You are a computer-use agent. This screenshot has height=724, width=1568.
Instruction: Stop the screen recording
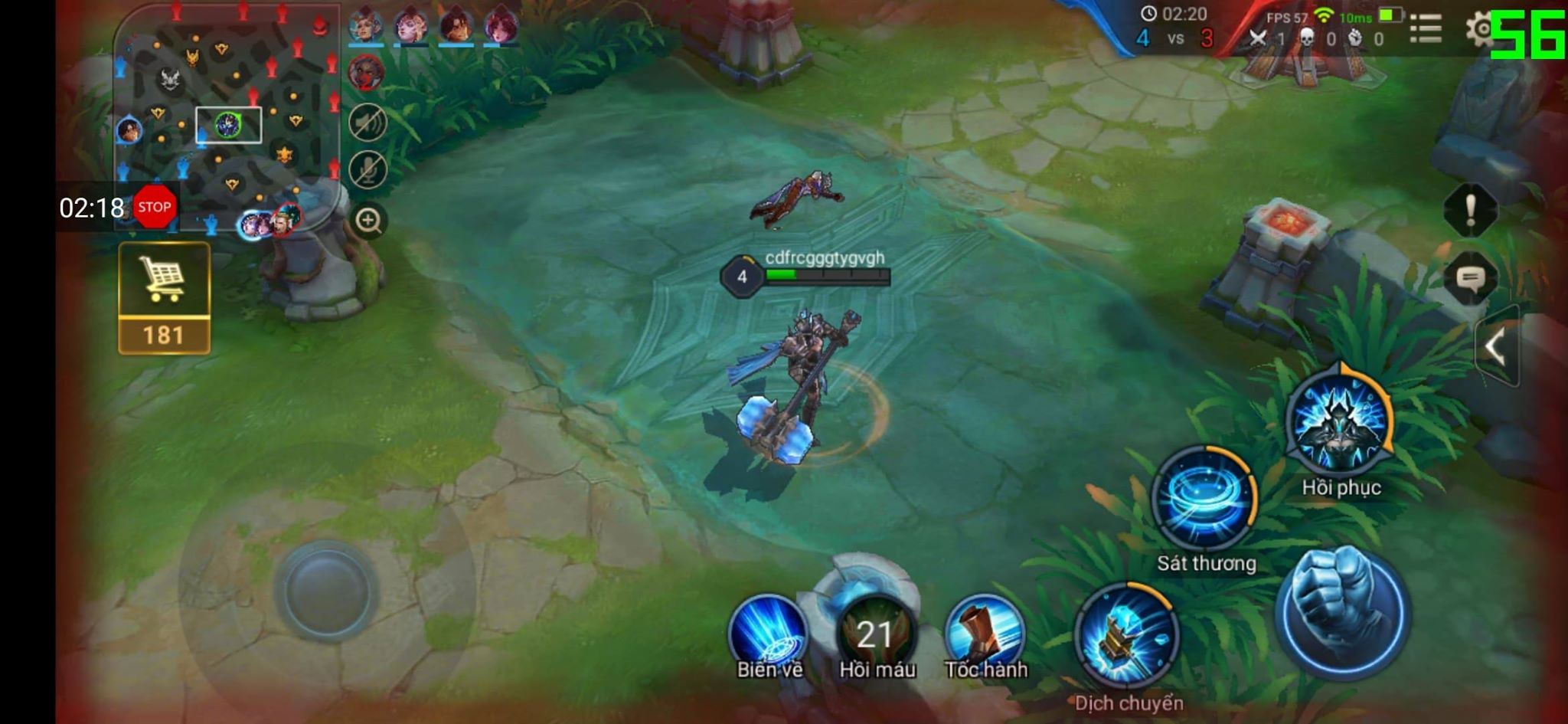(x=155, y=207)
